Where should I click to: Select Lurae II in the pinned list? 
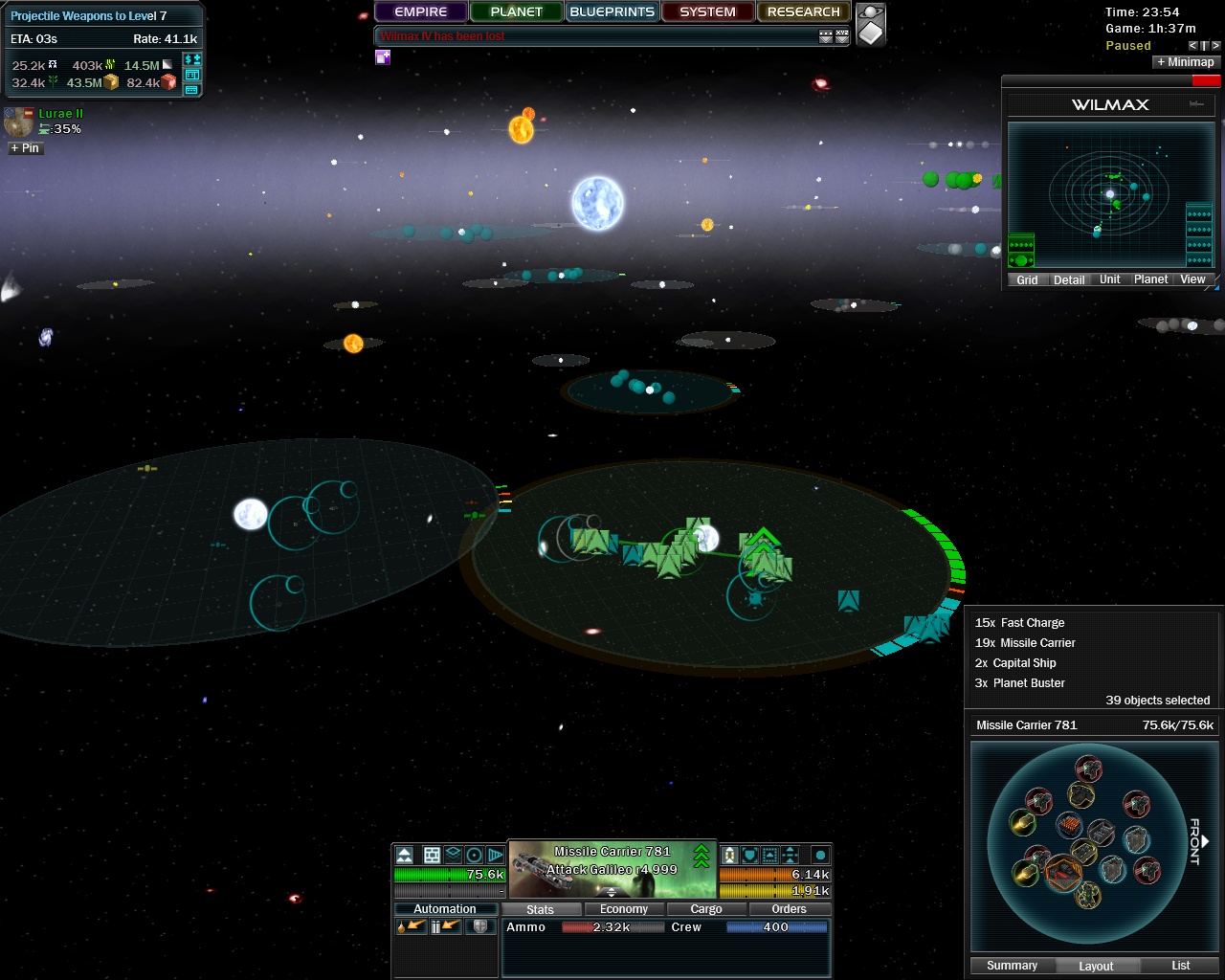[60, 114]
